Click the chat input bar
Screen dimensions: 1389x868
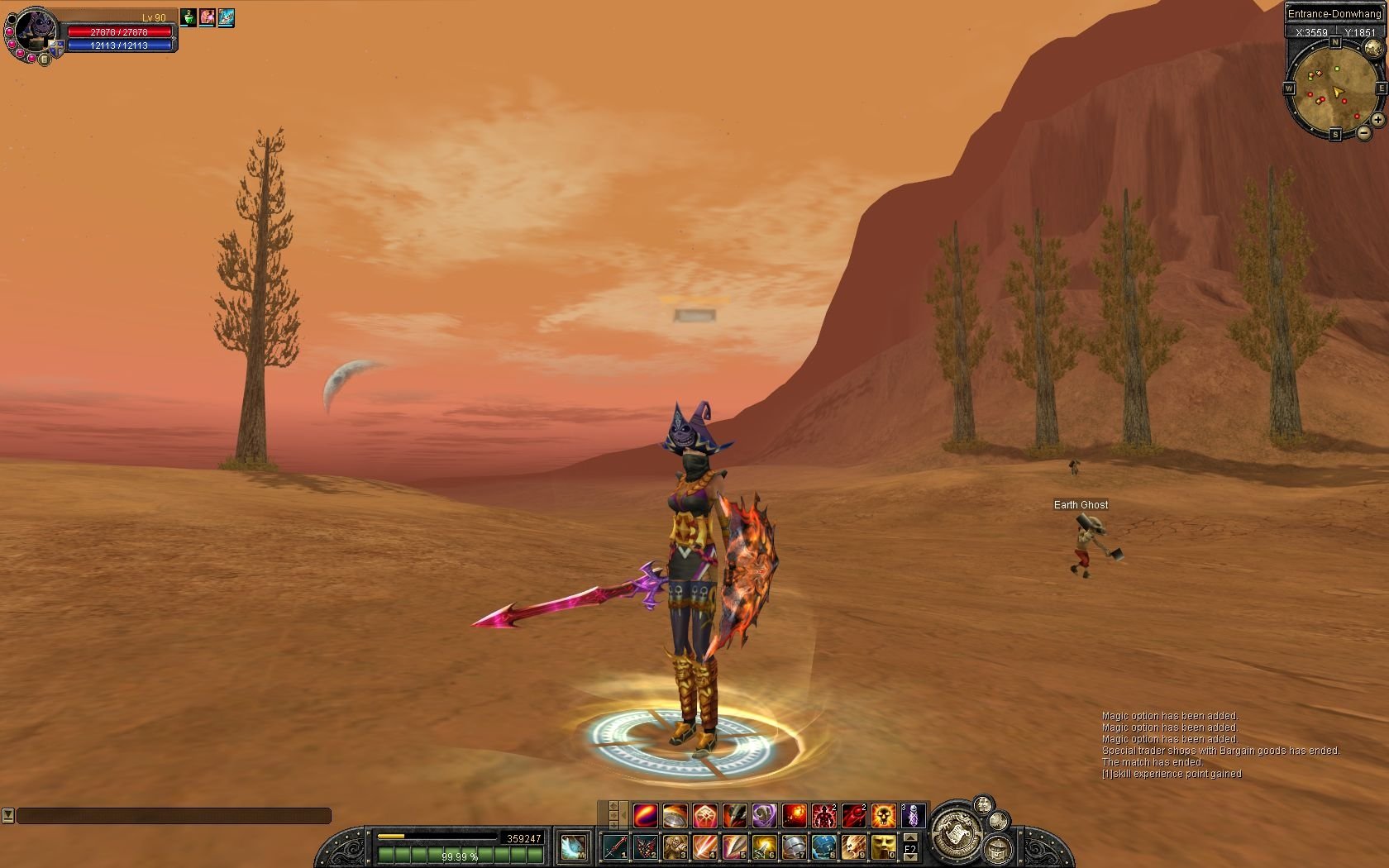coord(174,816)
